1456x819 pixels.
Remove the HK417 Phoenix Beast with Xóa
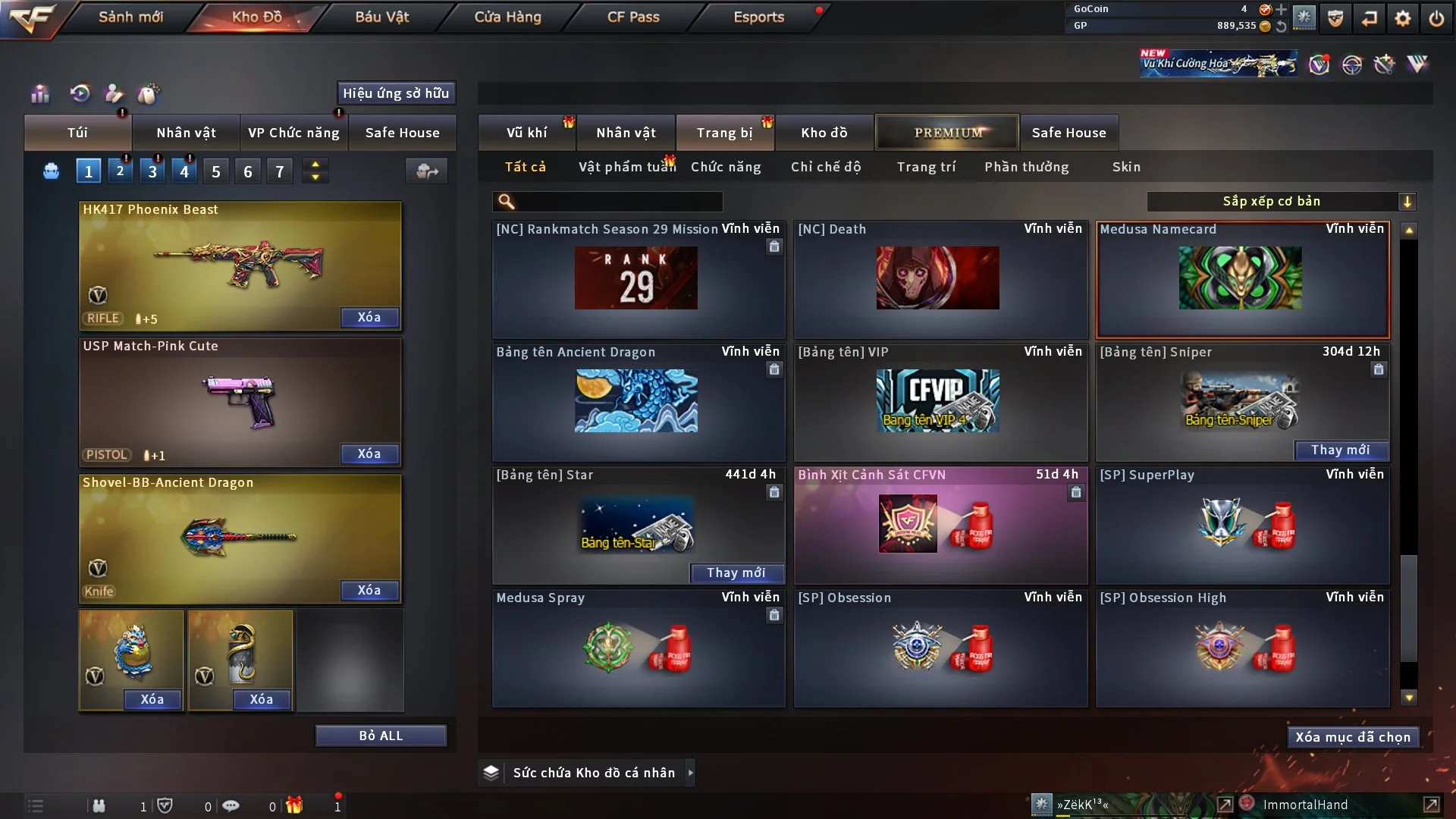click(x=369, y=318)
